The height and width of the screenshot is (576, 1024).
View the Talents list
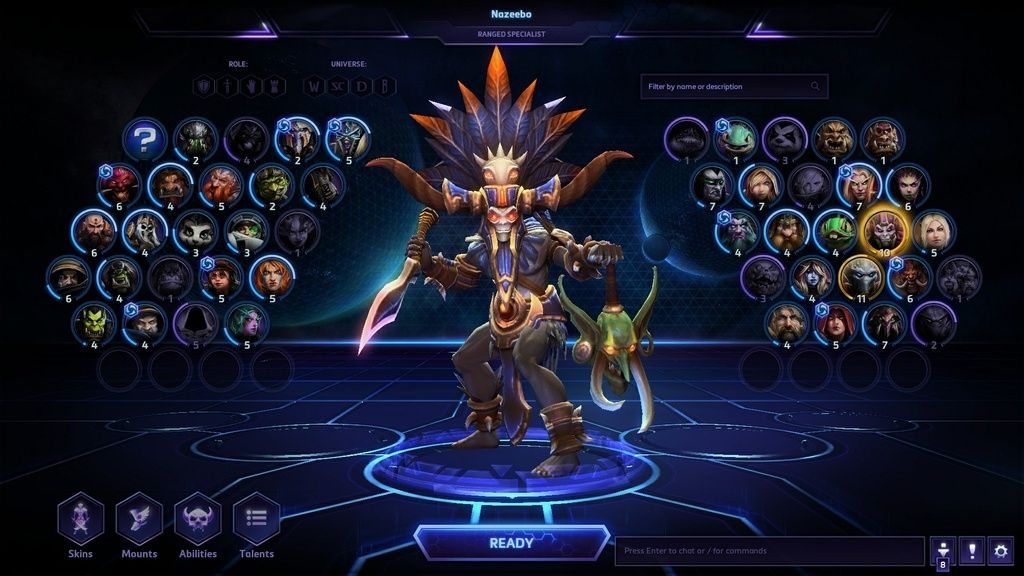pos(256,519)
